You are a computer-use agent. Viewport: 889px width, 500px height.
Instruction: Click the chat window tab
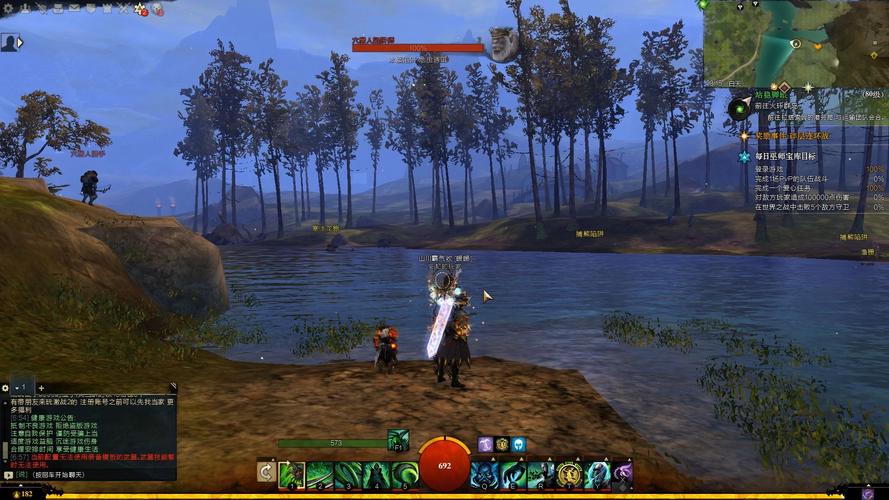[22, 387]
